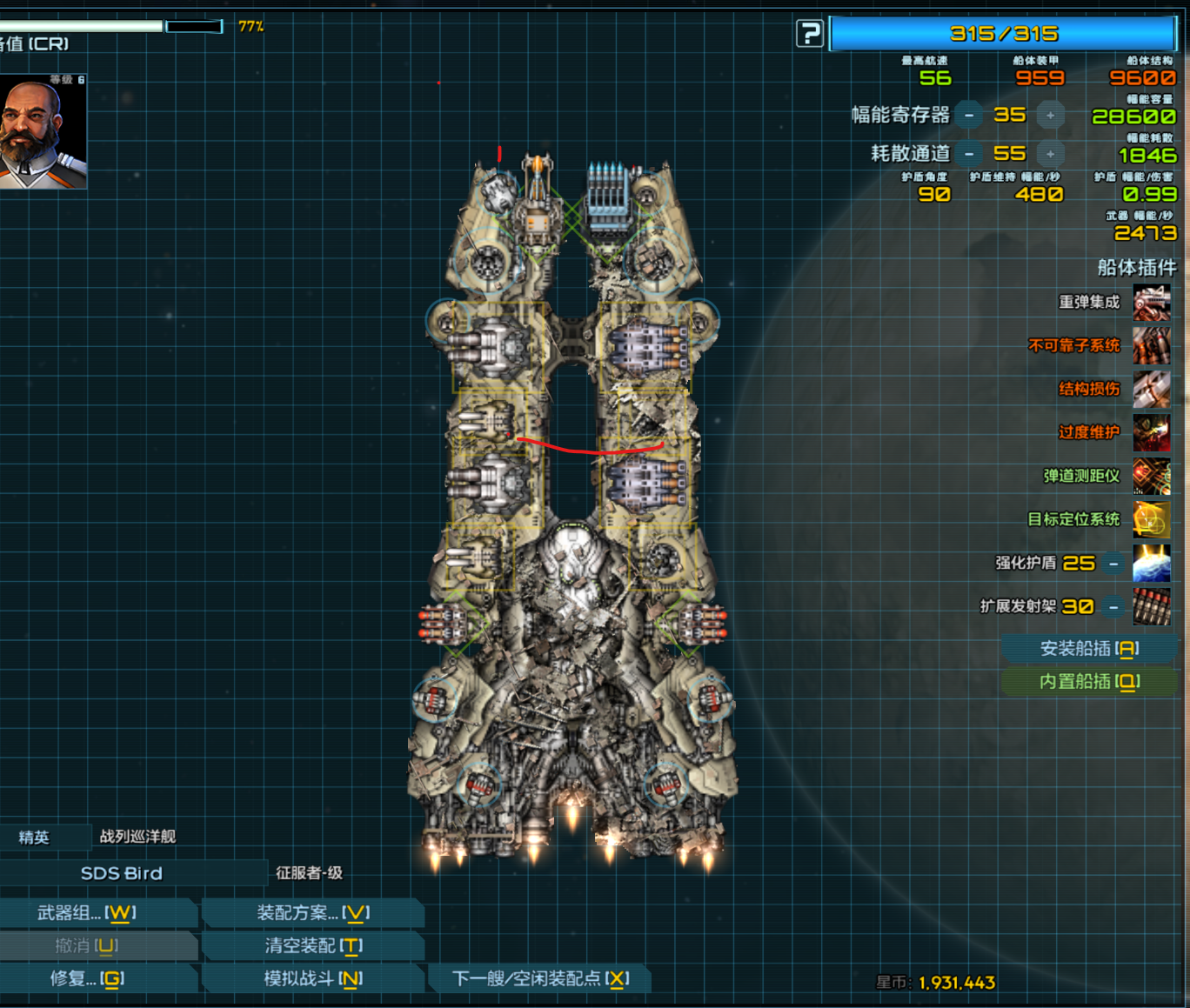Open the loadout variants (装配方案) list

pos(313,913)
